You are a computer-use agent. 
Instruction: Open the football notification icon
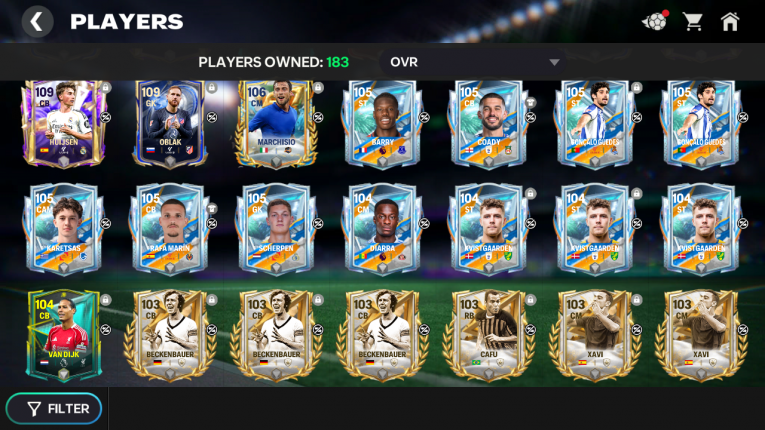[x=654, y=21]
